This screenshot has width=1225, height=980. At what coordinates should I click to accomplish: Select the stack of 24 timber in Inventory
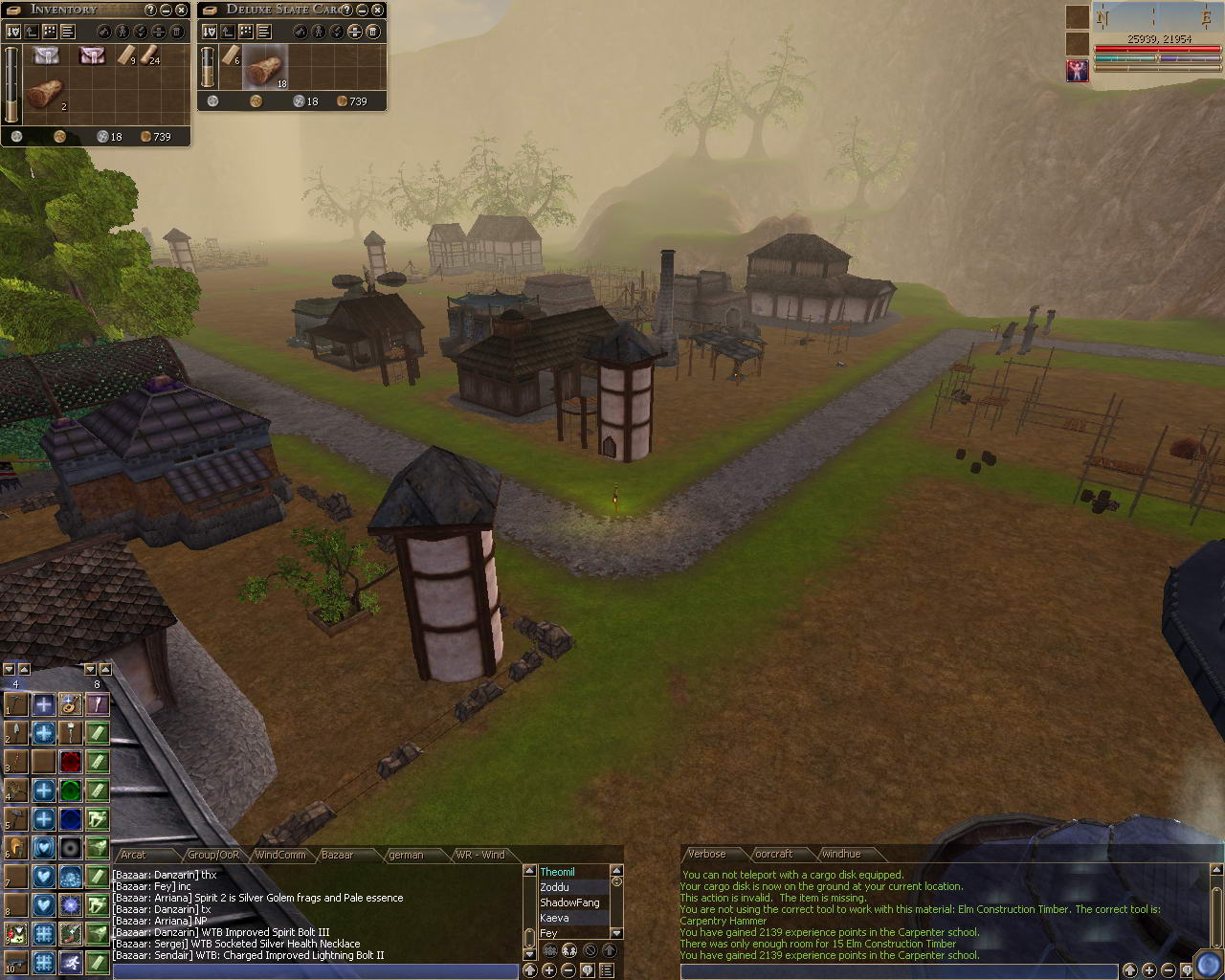(x=148, y=56)
